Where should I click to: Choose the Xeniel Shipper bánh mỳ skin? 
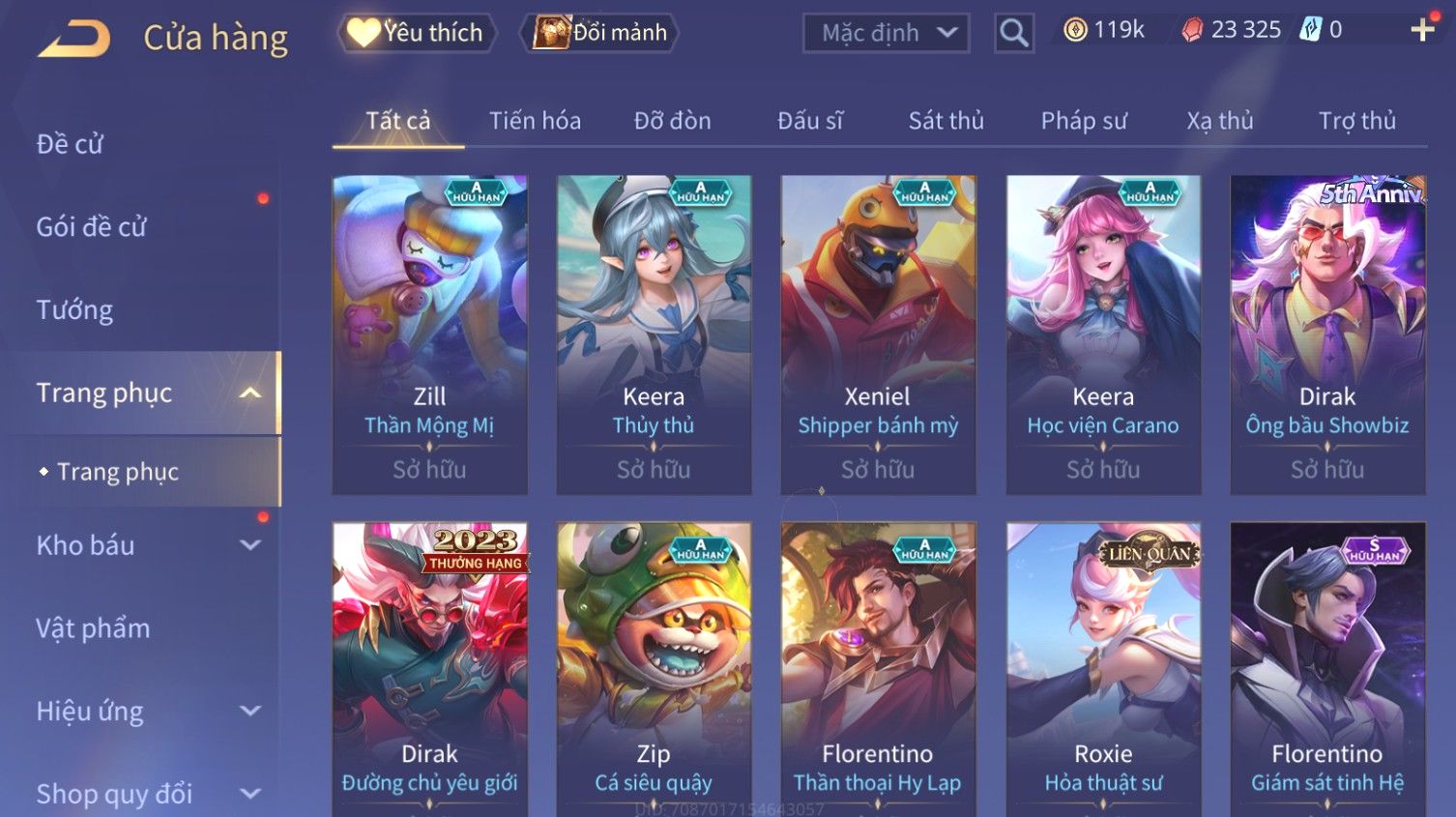pos(877,334)
